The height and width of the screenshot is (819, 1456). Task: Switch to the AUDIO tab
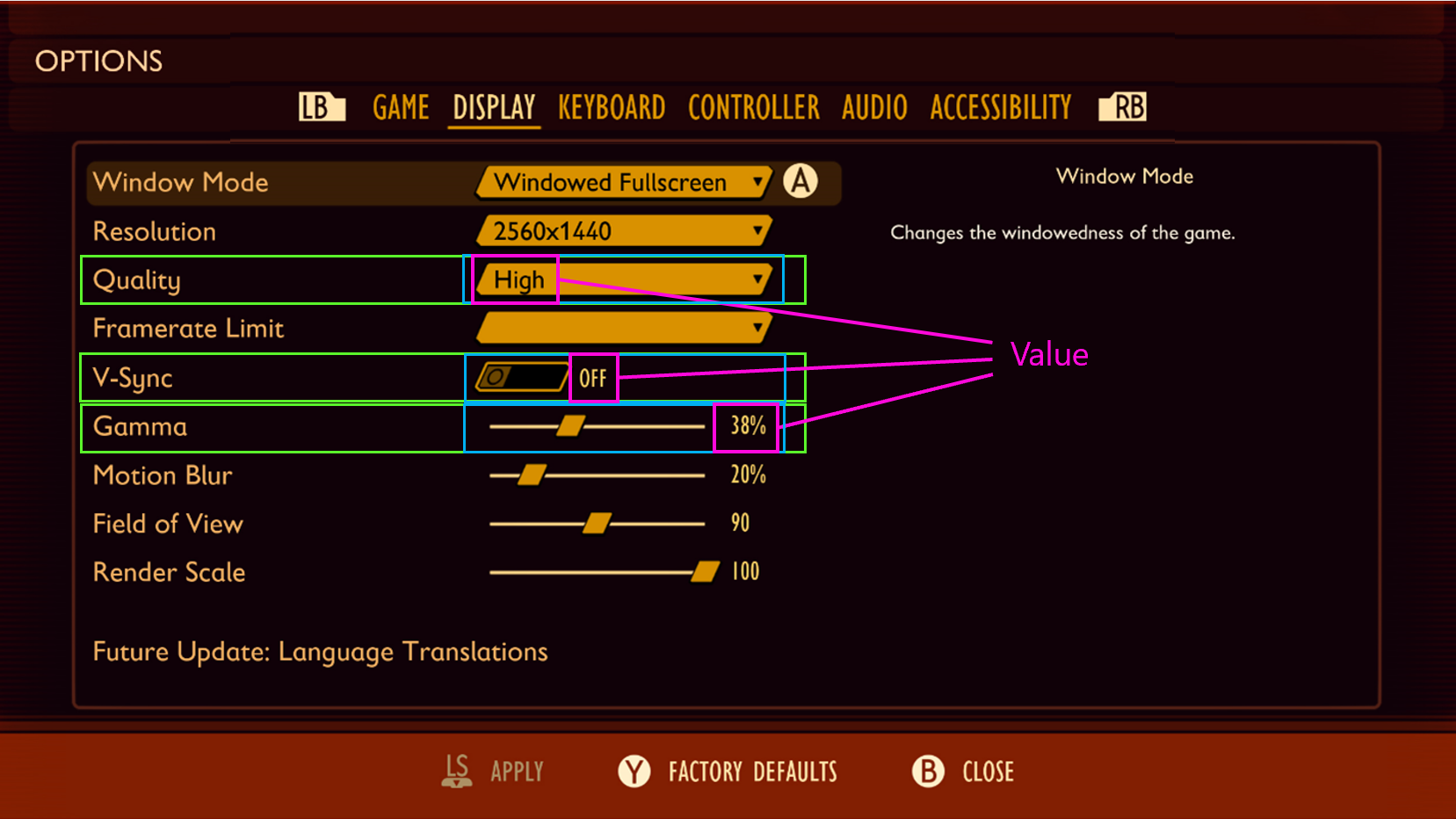coord(873,106)
